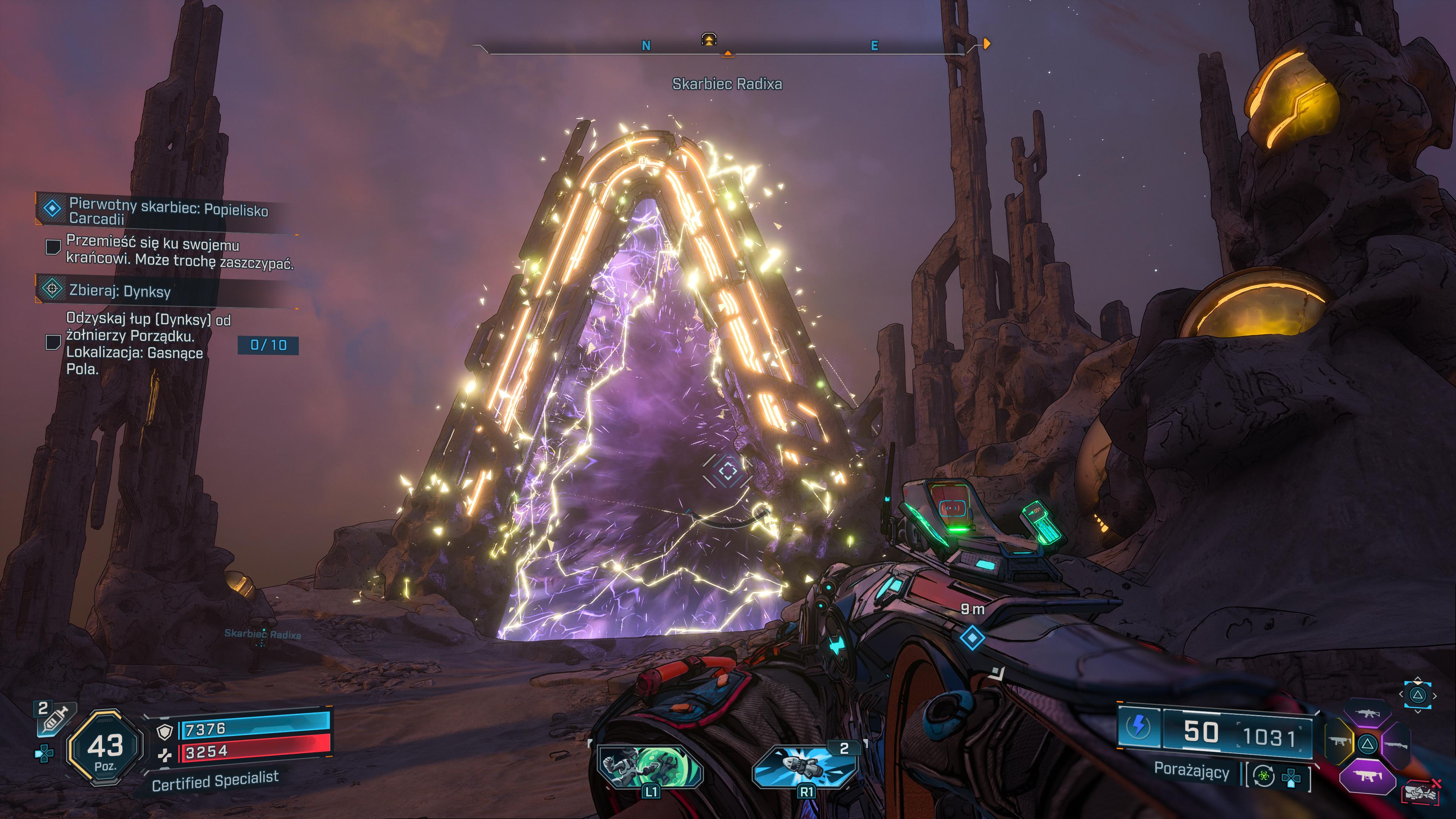Click the blue diamond quest waypoint marked 9 m
Viewport: 1456px width, 819px height.
(x=971, y=638)
